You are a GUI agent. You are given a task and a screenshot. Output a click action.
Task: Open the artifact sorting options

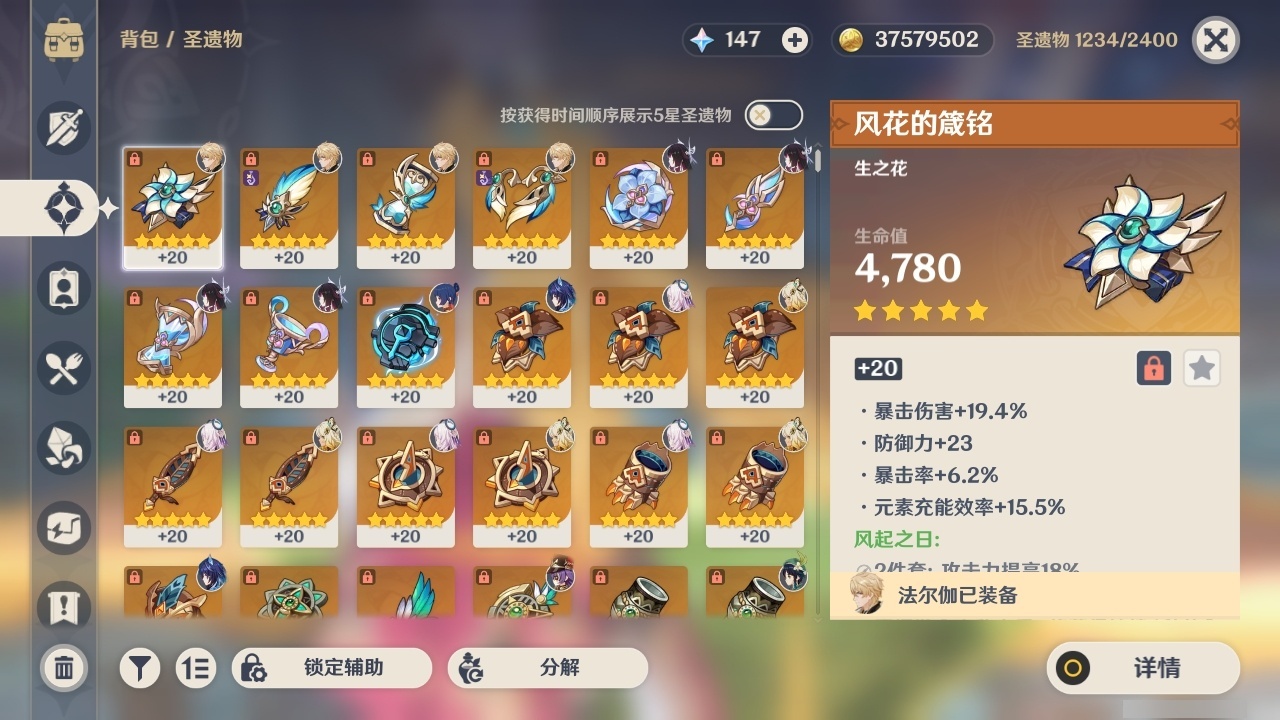(x=196, y=667)
